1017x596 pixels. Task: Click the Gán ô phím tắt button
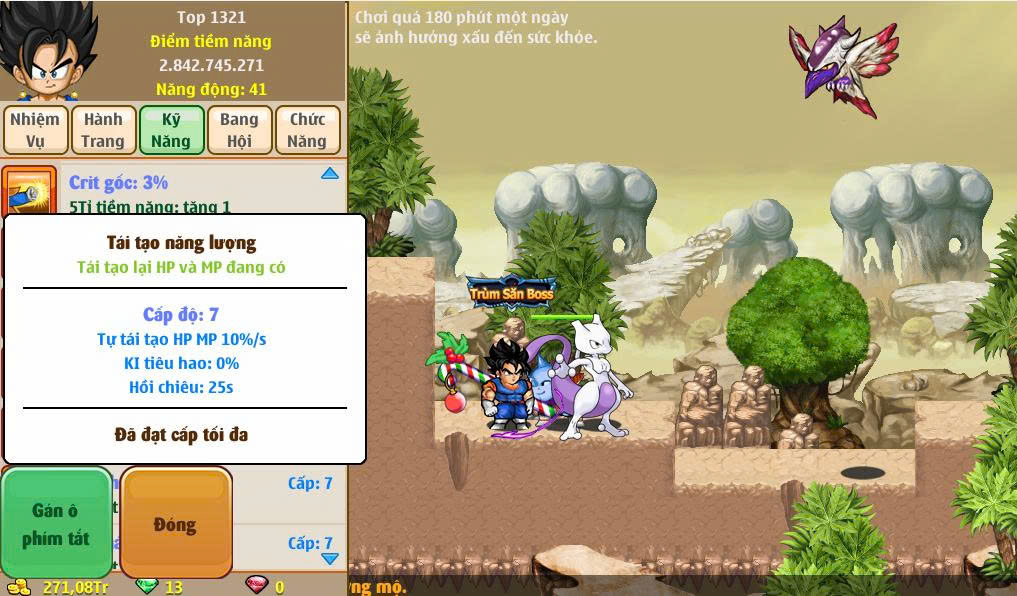click(56, 523)
